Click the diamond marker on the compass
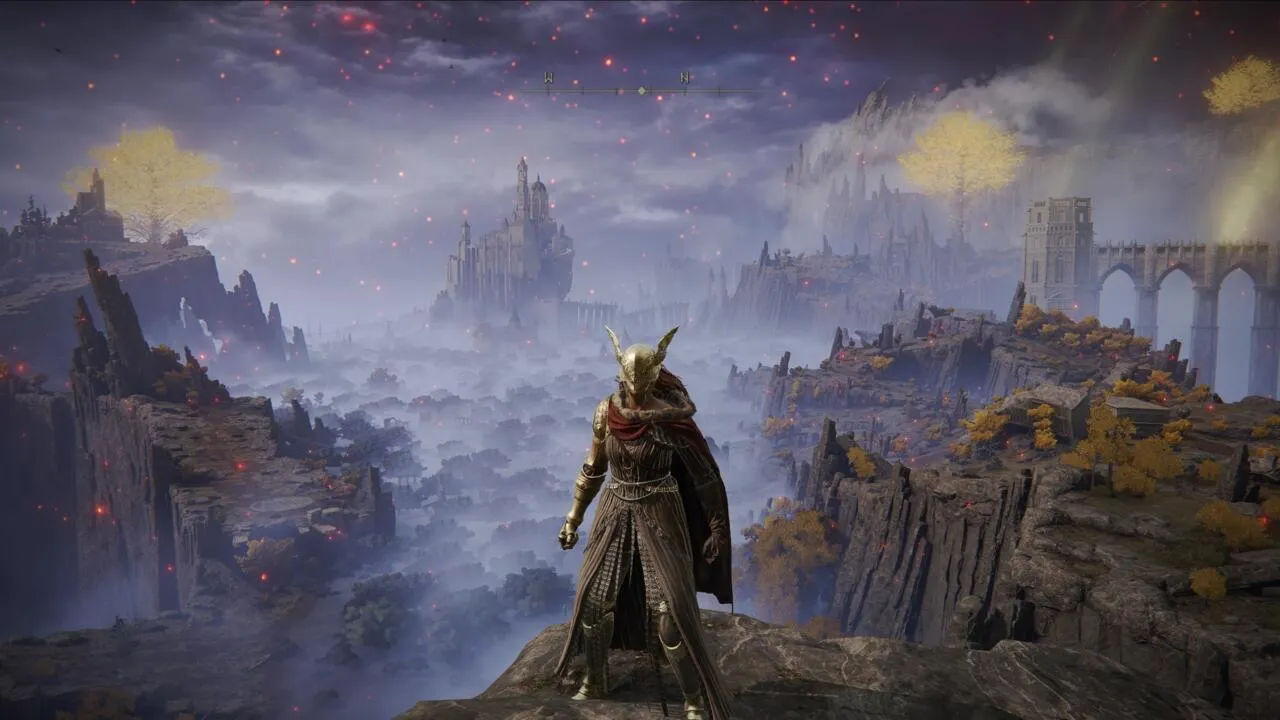This screenshot has width=1280, height=720. point(642,91)
